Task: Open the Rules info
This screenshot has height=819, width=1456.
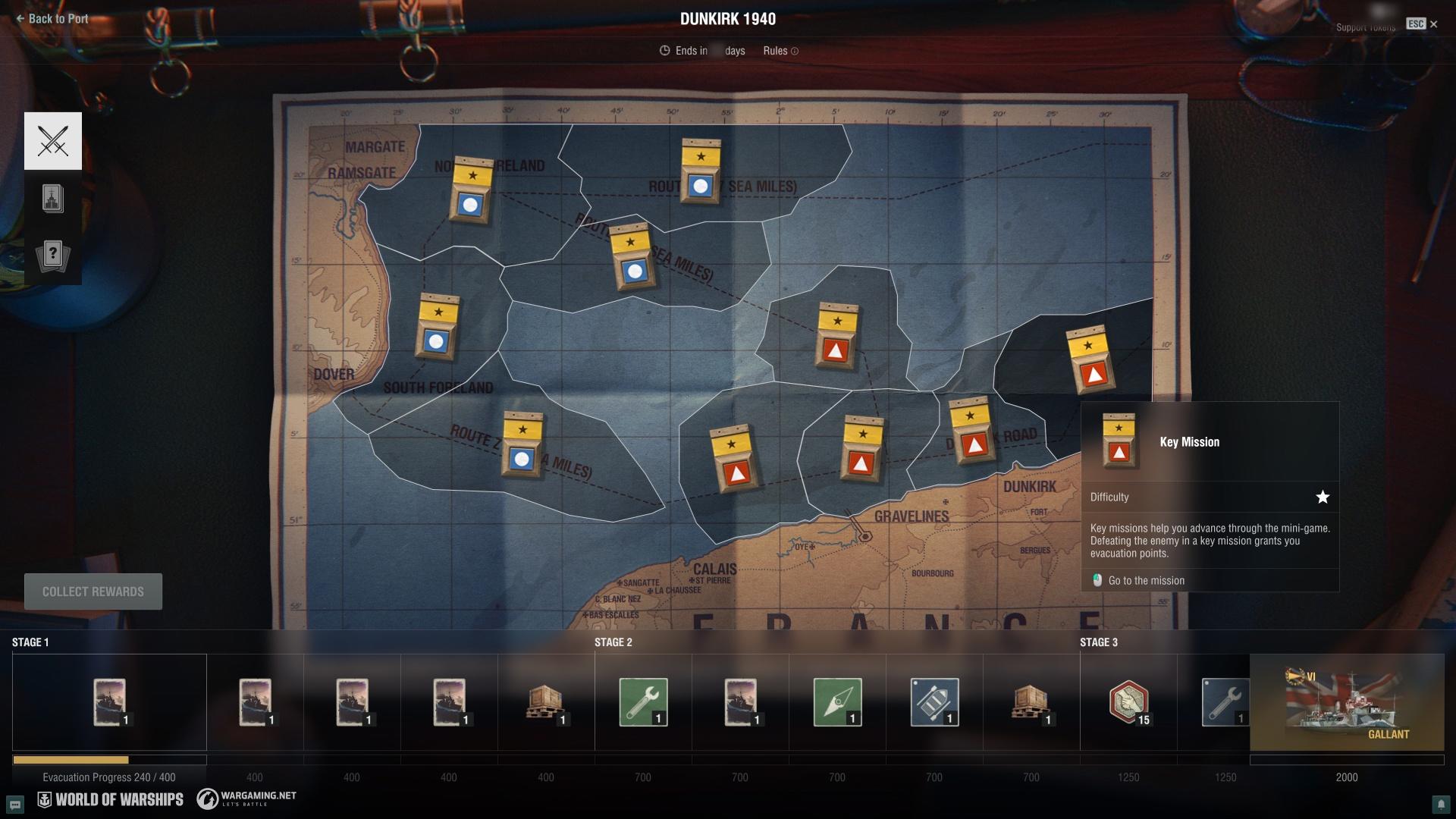Action: (780, 51)
